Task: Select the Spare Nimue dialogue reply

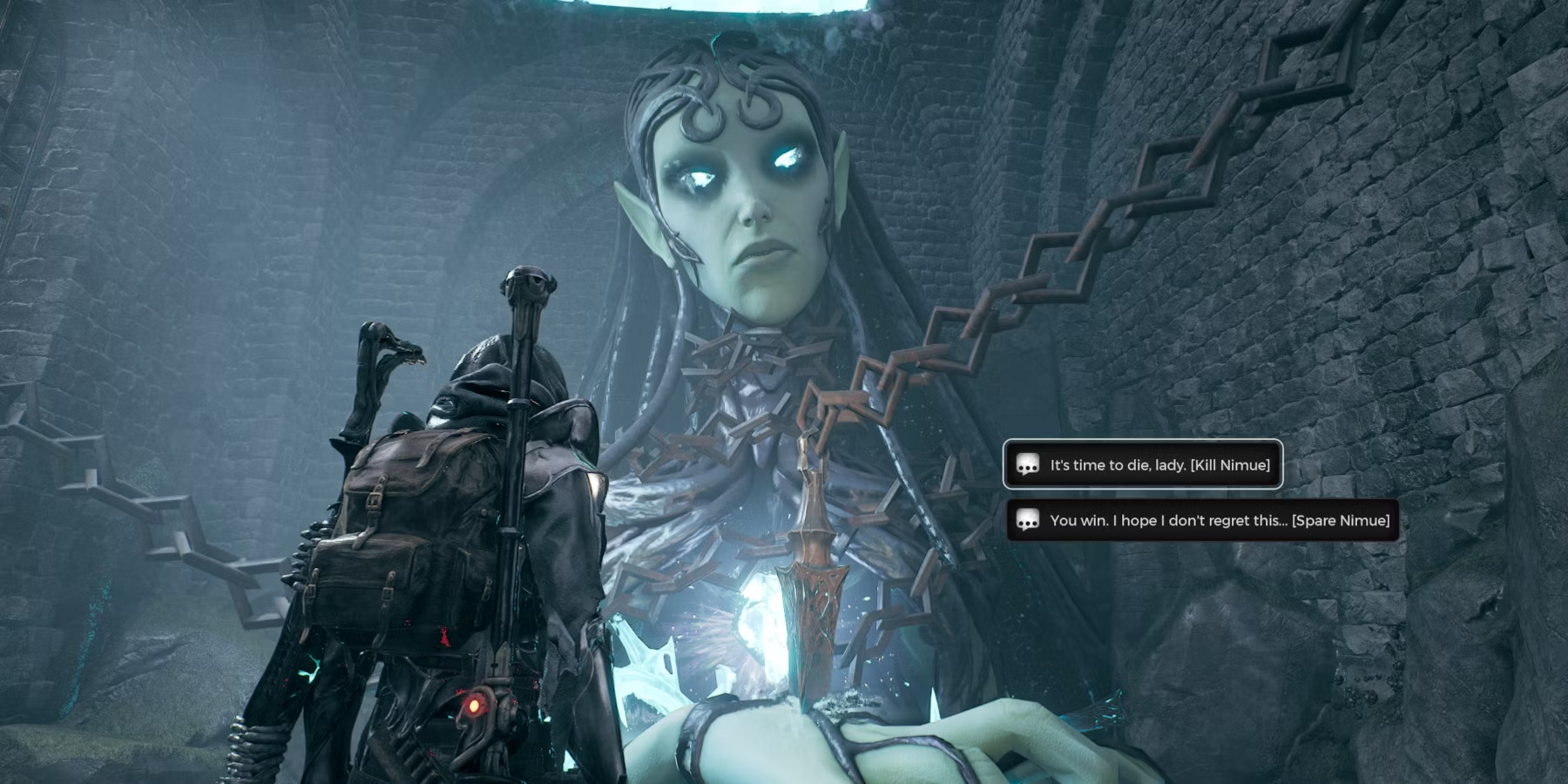Action: (1202, 521)
